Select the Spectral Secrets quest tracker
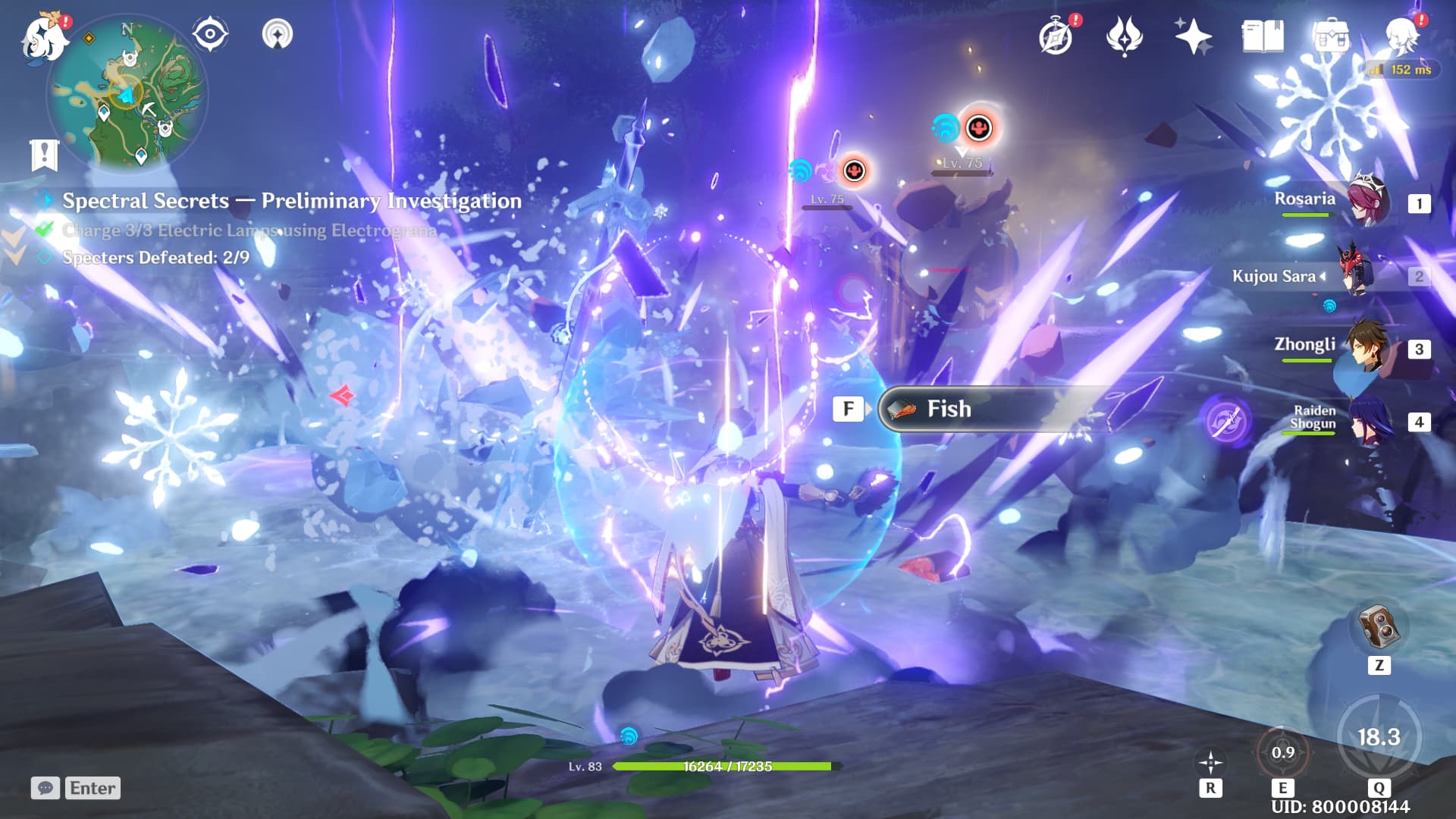Image resolution: width=1456 pixels, height=819 pixels. (291, 201)
